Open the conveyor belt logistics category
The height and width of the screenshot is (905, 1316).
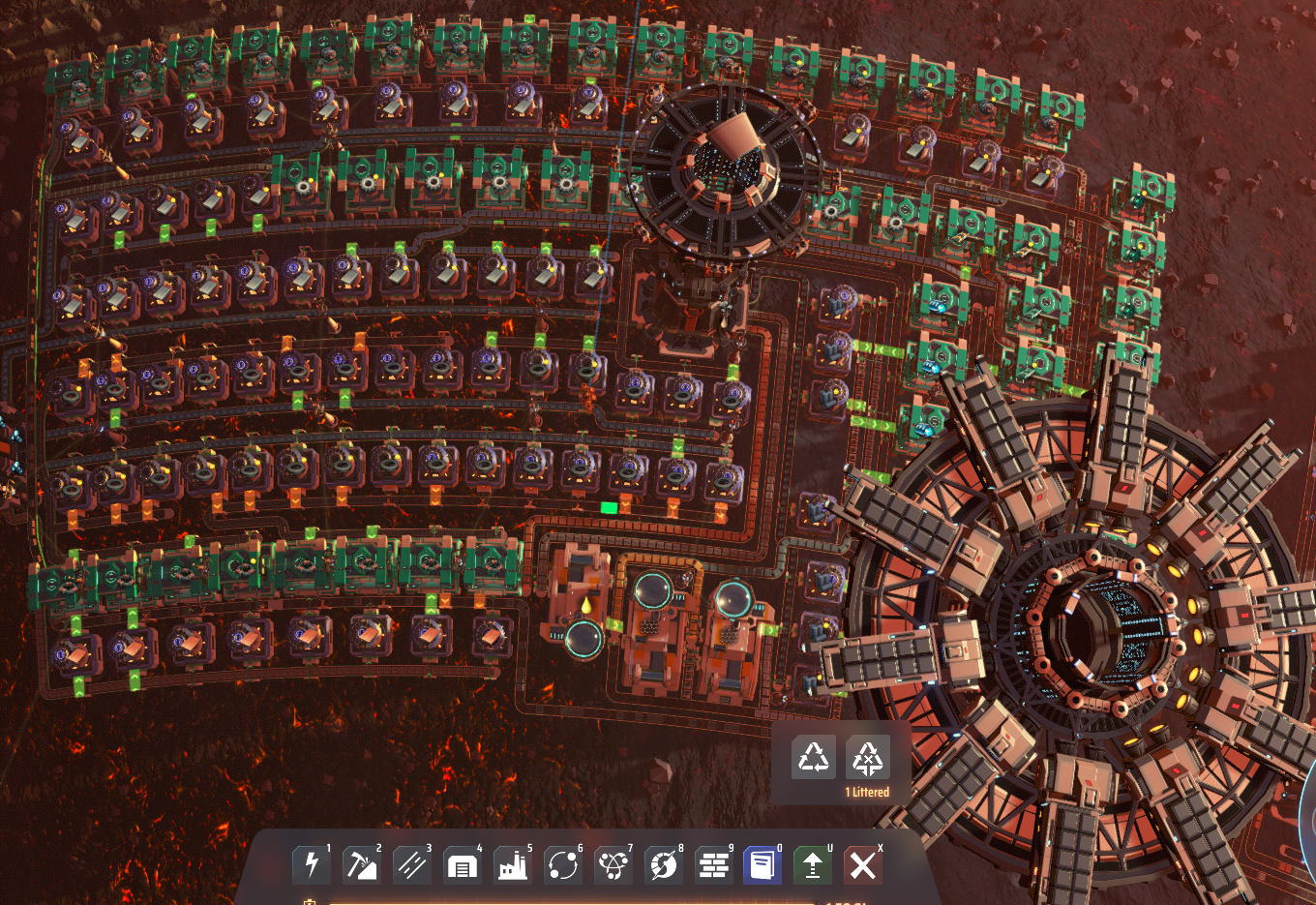point(412,863)
